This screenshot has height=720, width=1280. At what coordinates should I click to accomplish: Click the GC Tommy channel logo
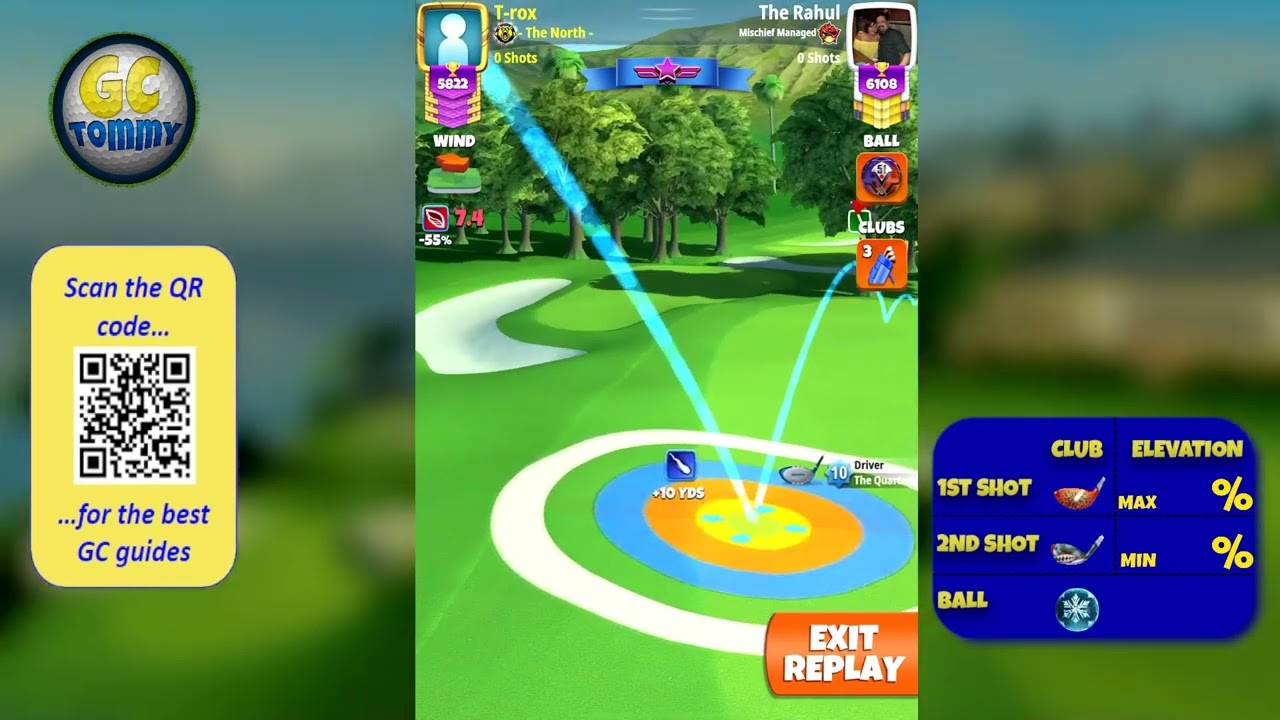point(124,108)
